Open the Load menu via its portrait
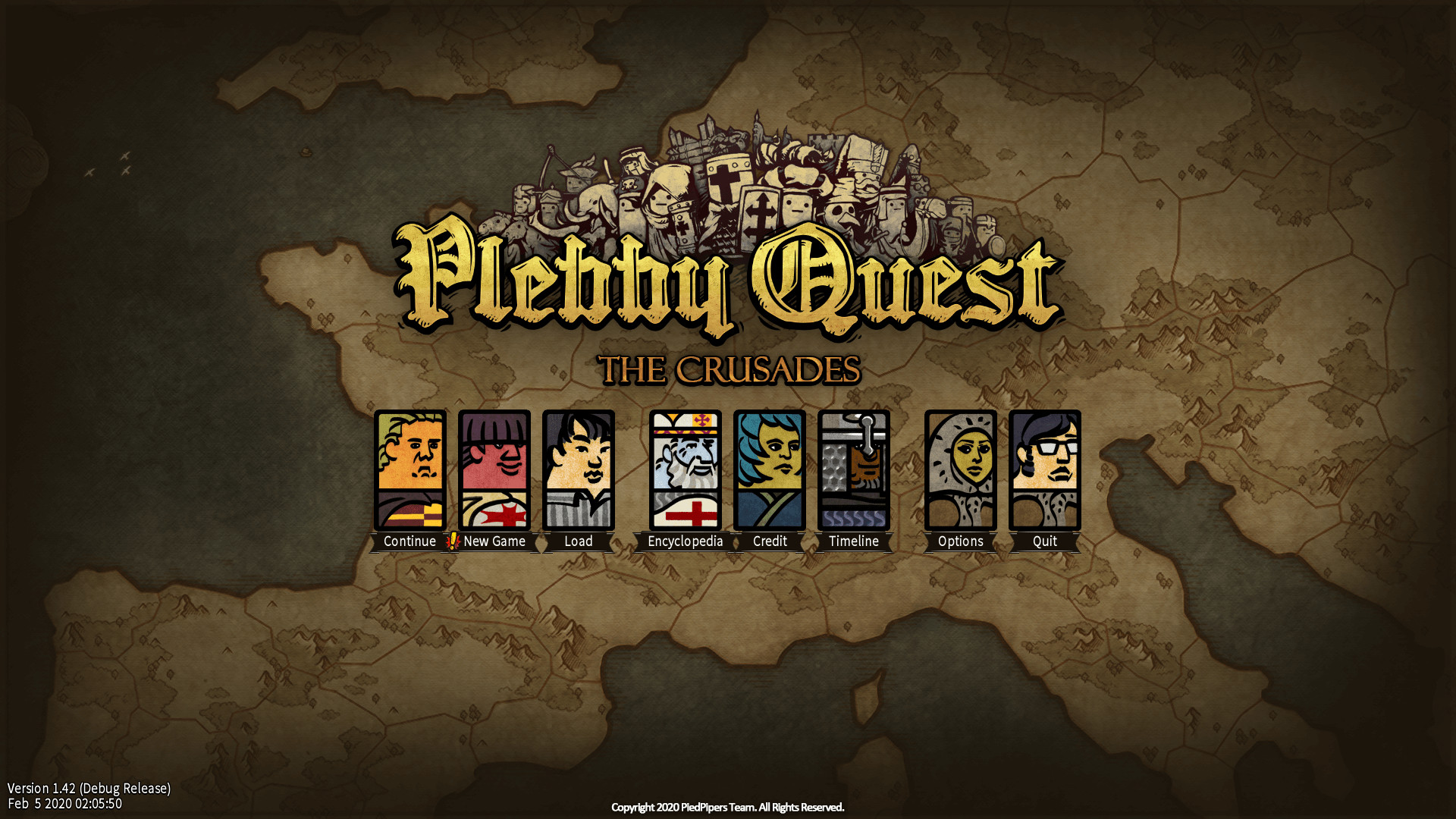Image resolution: width=1456 pixels, height=819 pixels. click(579, 470)
